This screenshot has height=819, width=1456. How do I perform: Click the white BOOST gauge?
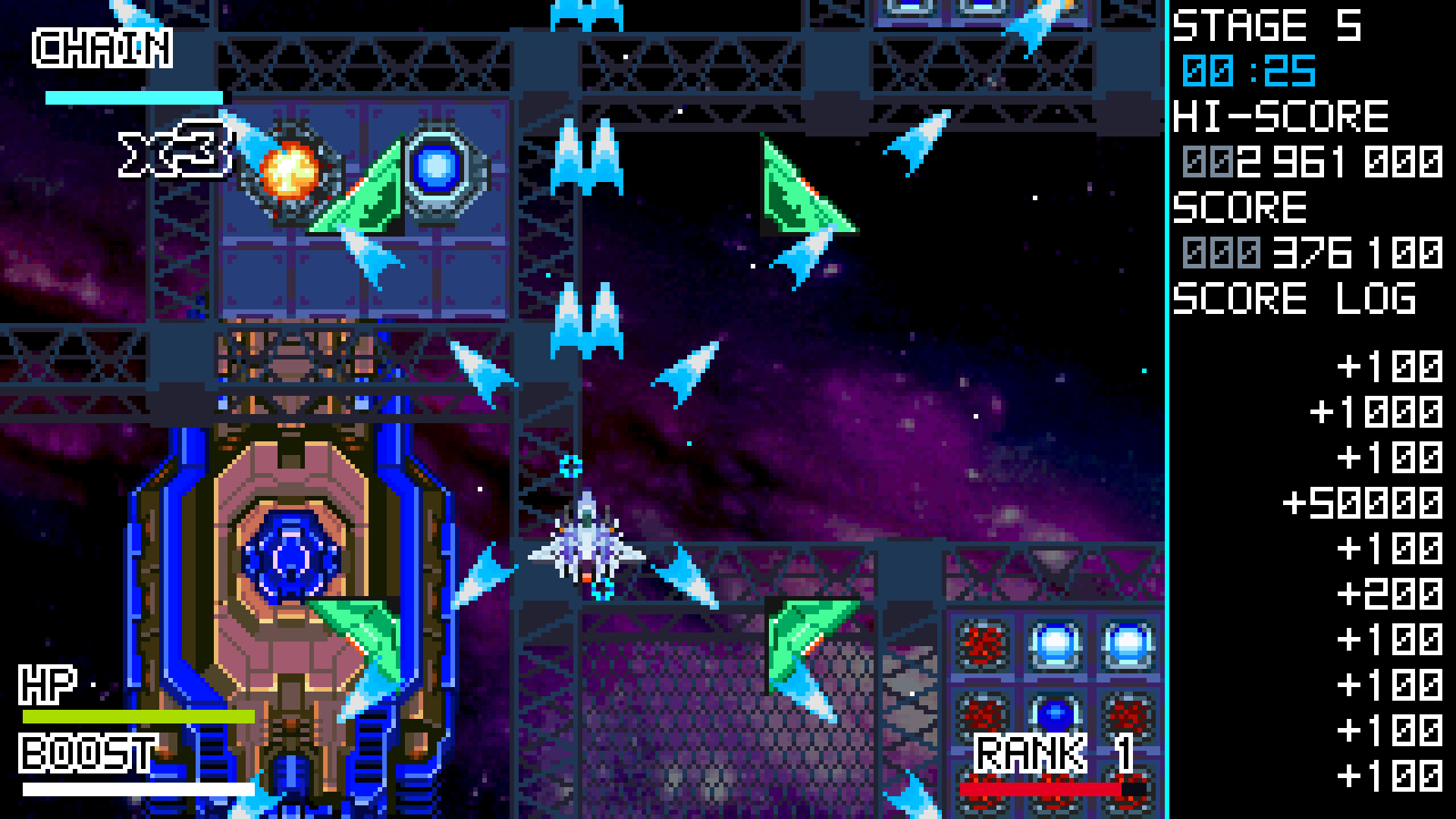tap(136, 789)
